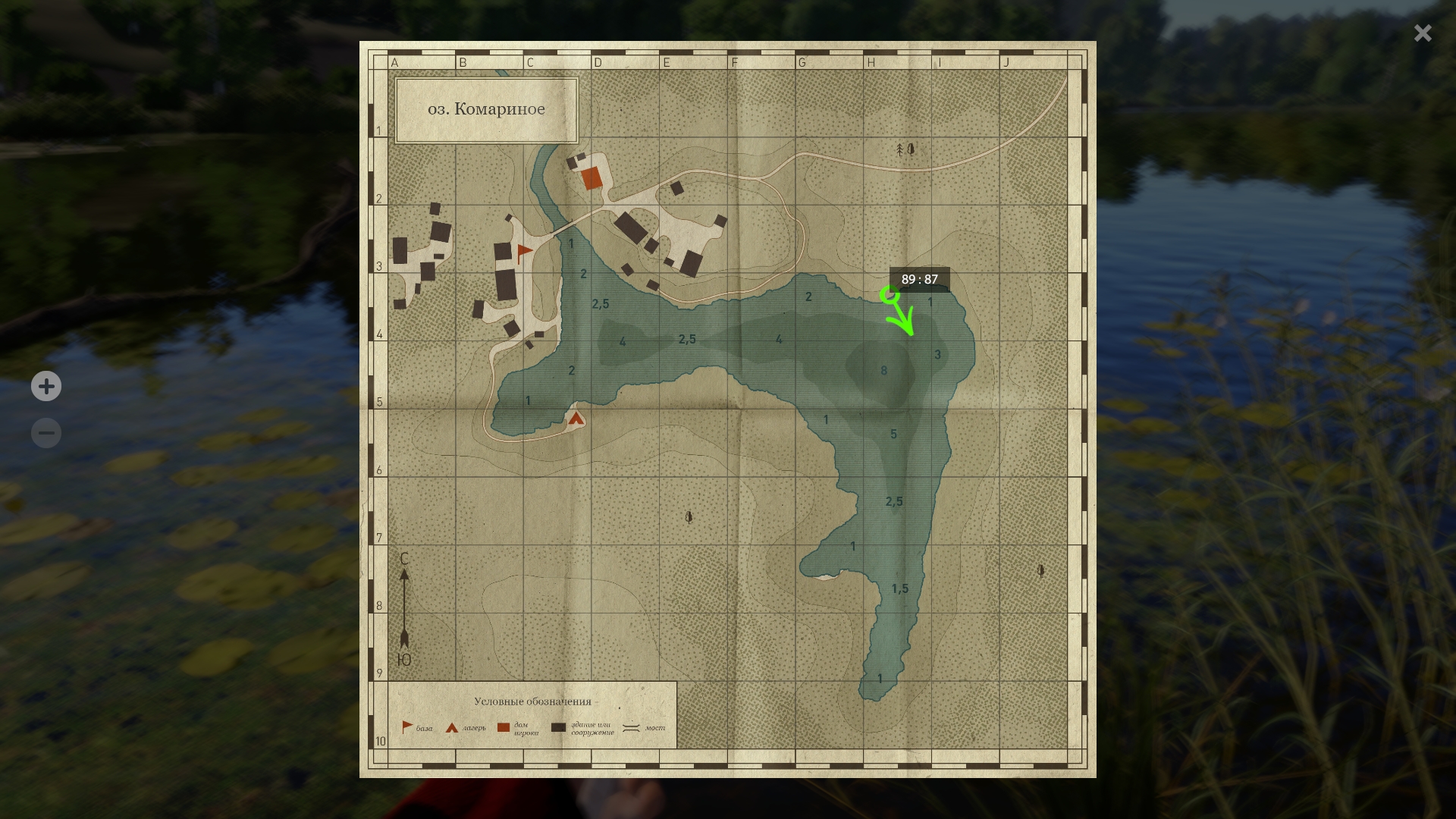This screenshot has height=819, width=1456.
Task: Select the green player position circle
Action: 889,295
